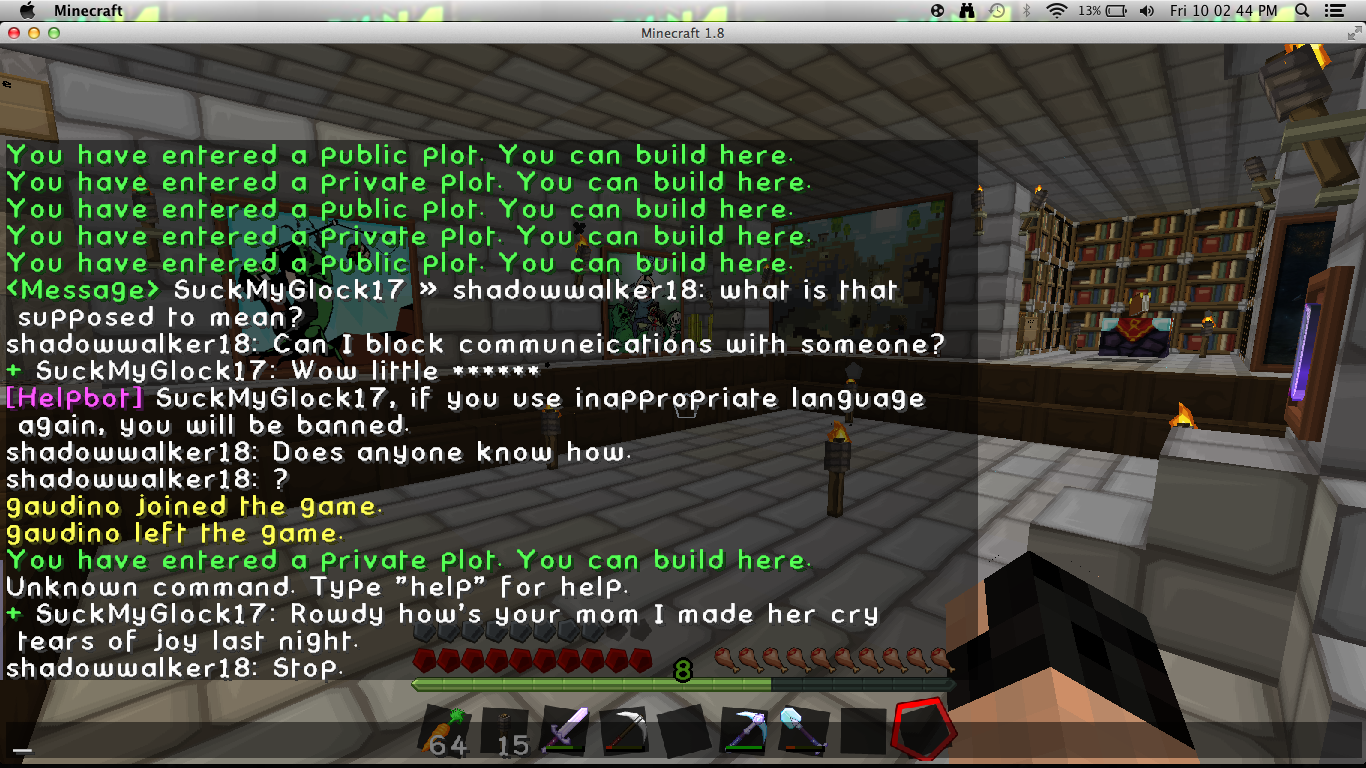This screenshot has height=768, width=1366.
Task: Select the diamond pickaxe in the hotbar
Action: pos(744,728)
